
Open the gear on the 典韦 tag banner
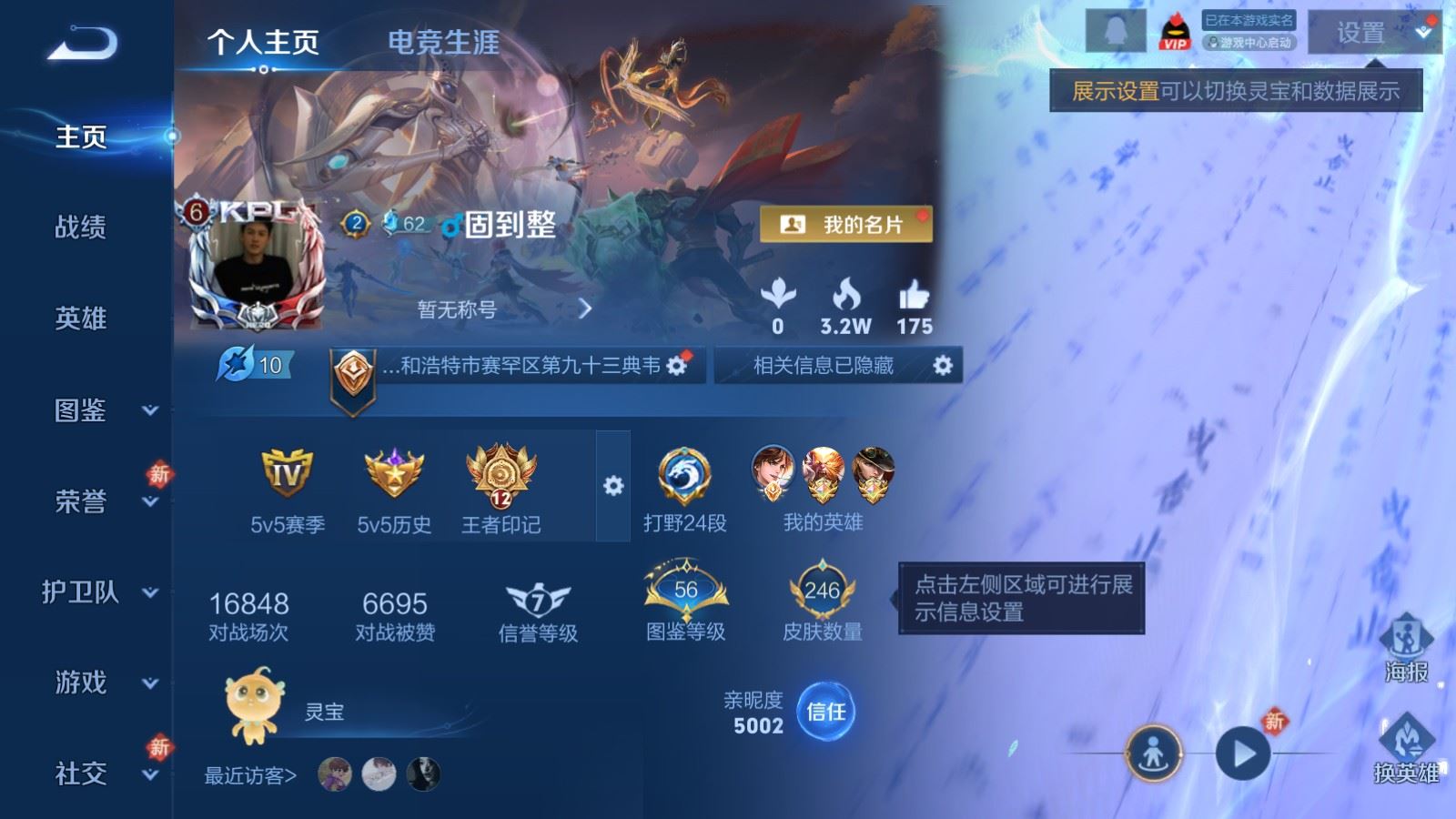[x=675, y=364]
